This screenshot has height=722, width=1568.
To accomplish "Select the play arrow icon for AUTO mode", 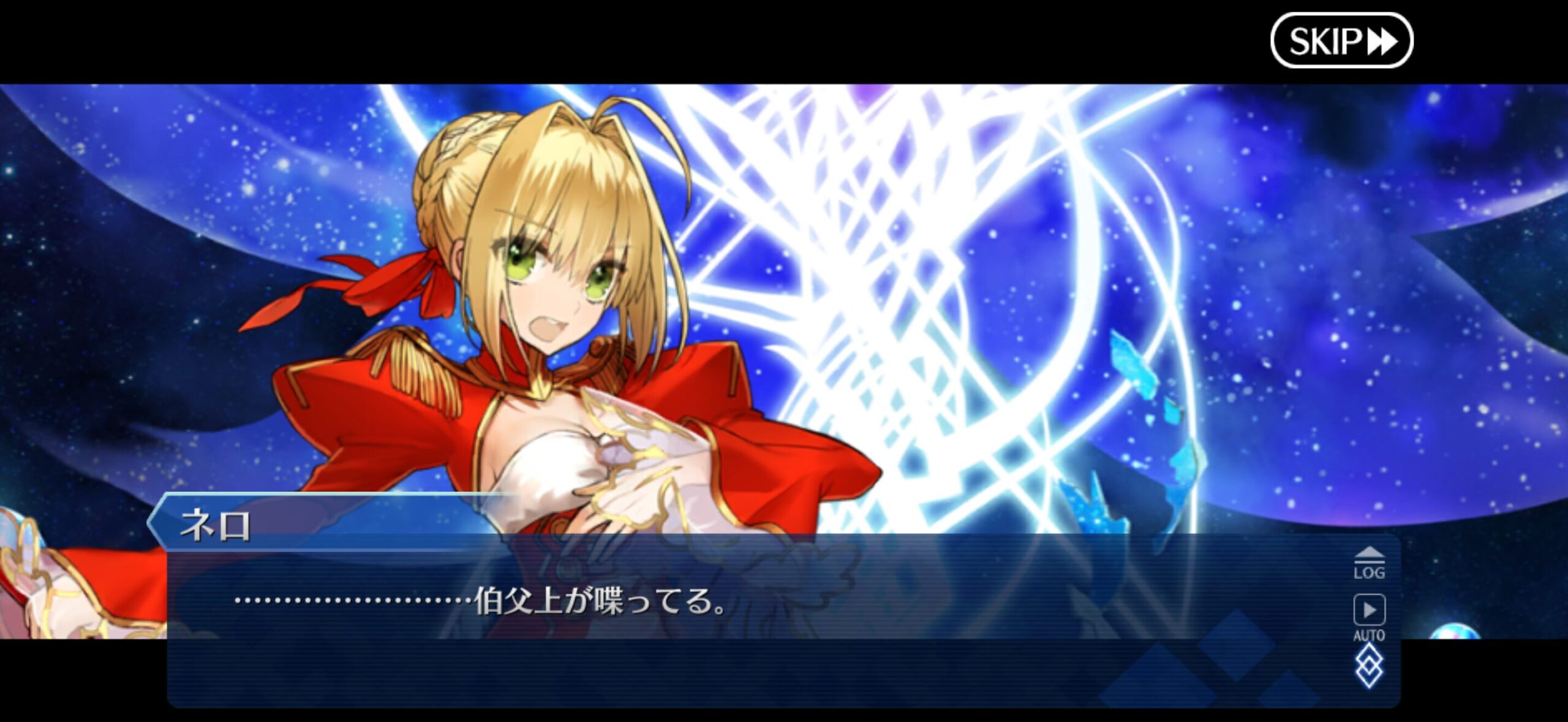I will 1369,610.
